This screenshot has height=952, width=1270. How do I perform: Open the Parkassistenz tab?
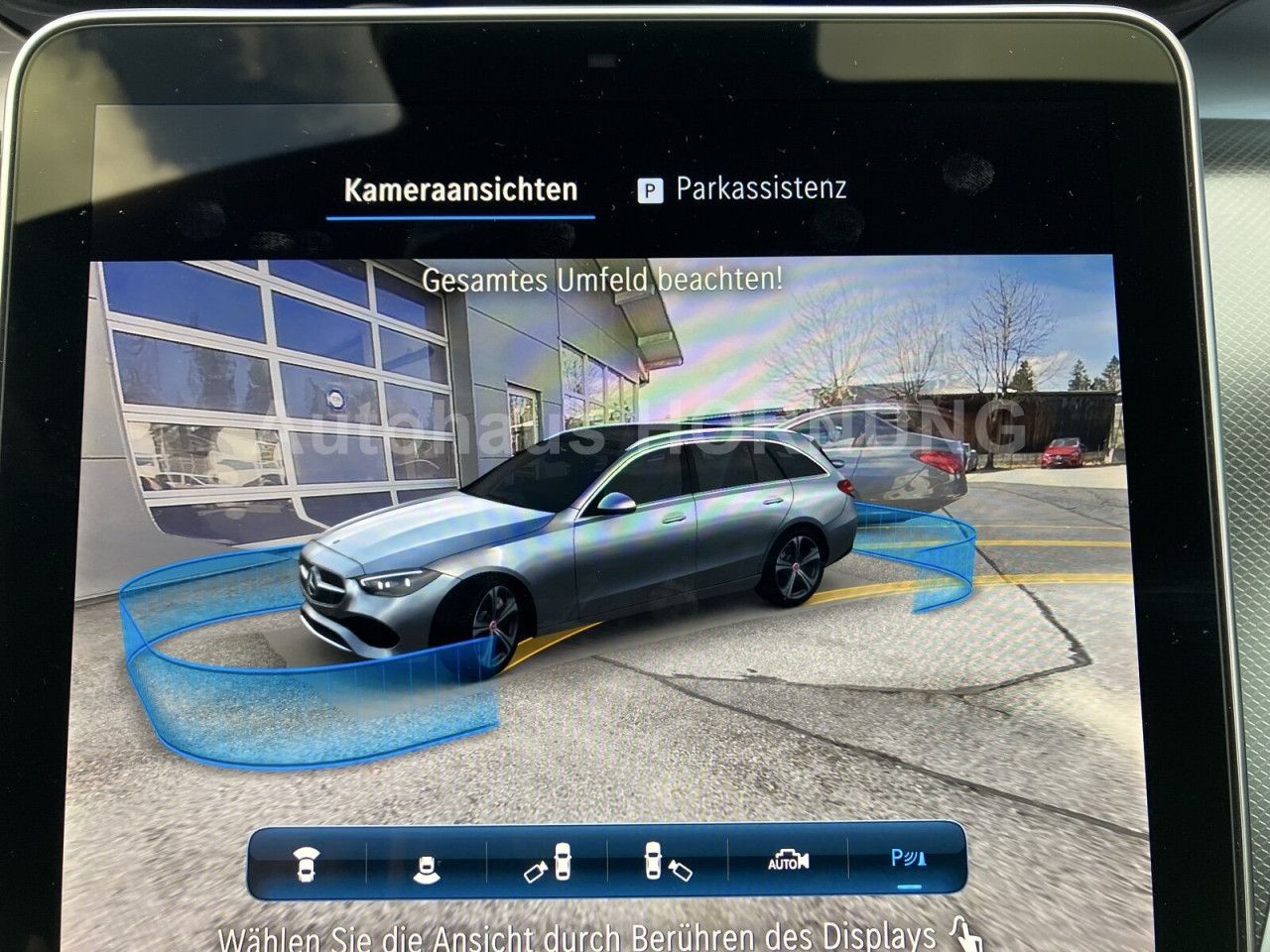[x=762, y=187]
